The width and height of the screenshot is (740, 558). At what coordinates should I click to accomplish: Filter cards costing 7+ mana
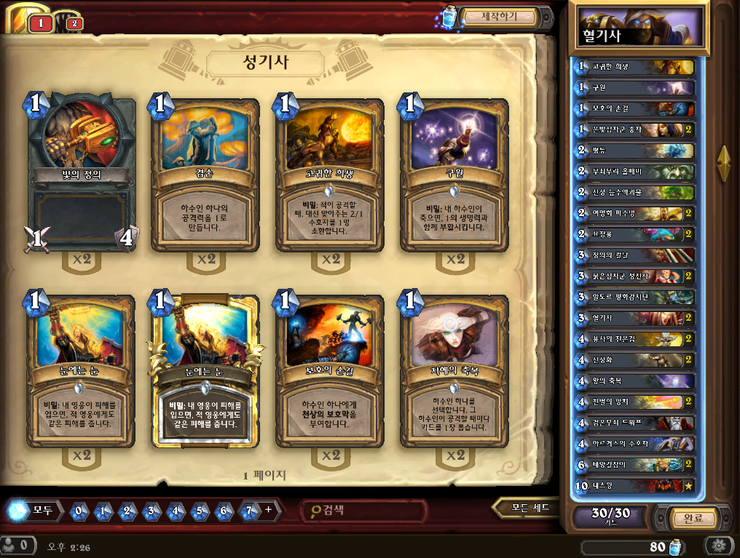click(x=251, y=511)
